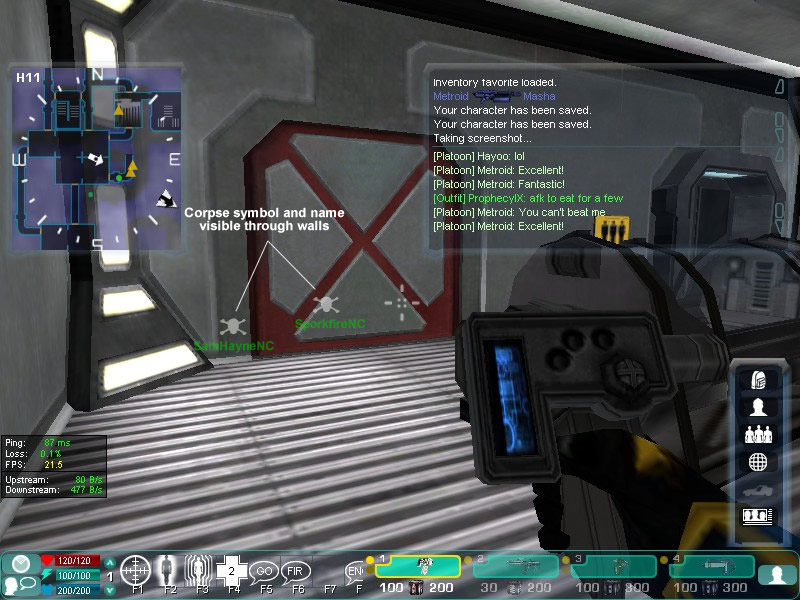Open the single-person character info icon
The image size is (800, 600).
(758, 407)
